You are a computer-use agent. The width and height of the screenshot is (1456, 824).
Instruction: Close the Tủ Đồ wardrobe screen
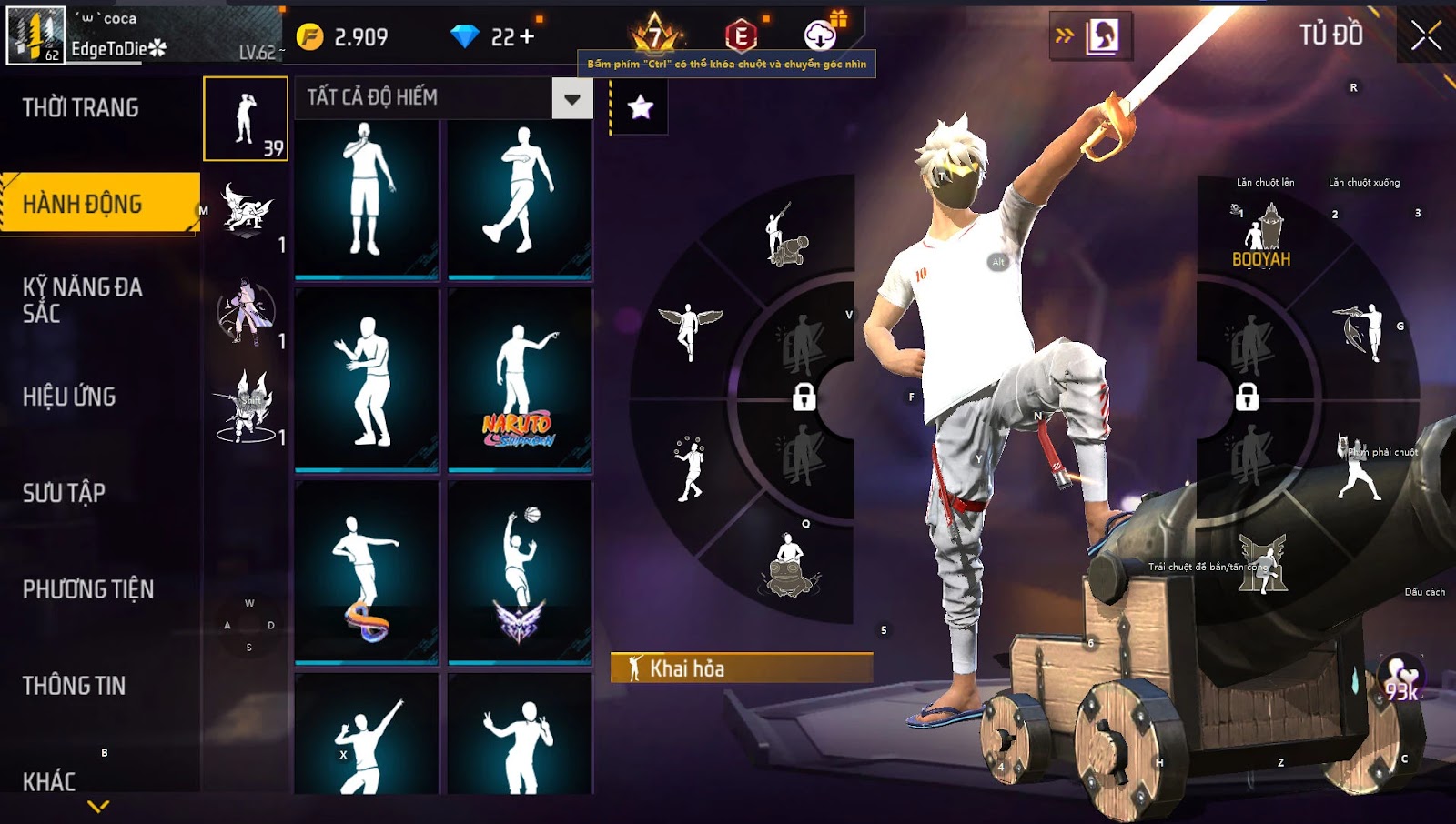[1425, 36]
